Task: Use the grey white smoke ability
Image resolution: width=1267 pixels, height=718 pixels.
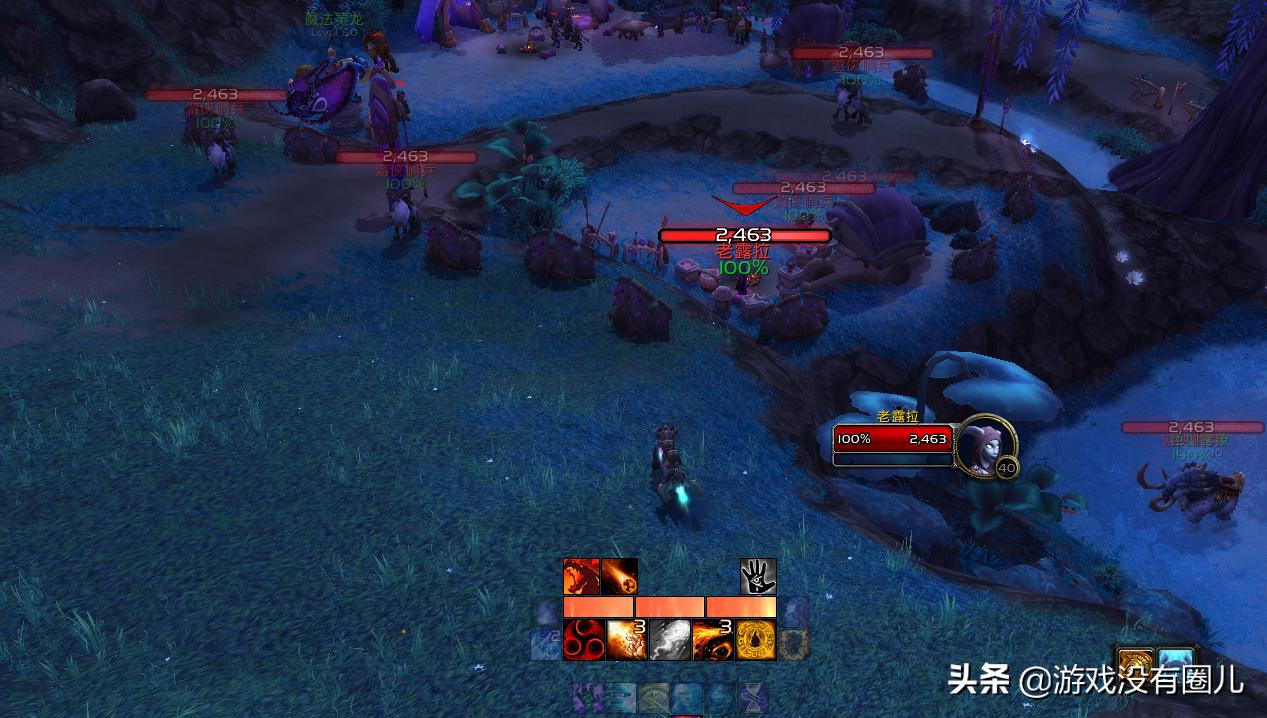Action: (669, 640)
